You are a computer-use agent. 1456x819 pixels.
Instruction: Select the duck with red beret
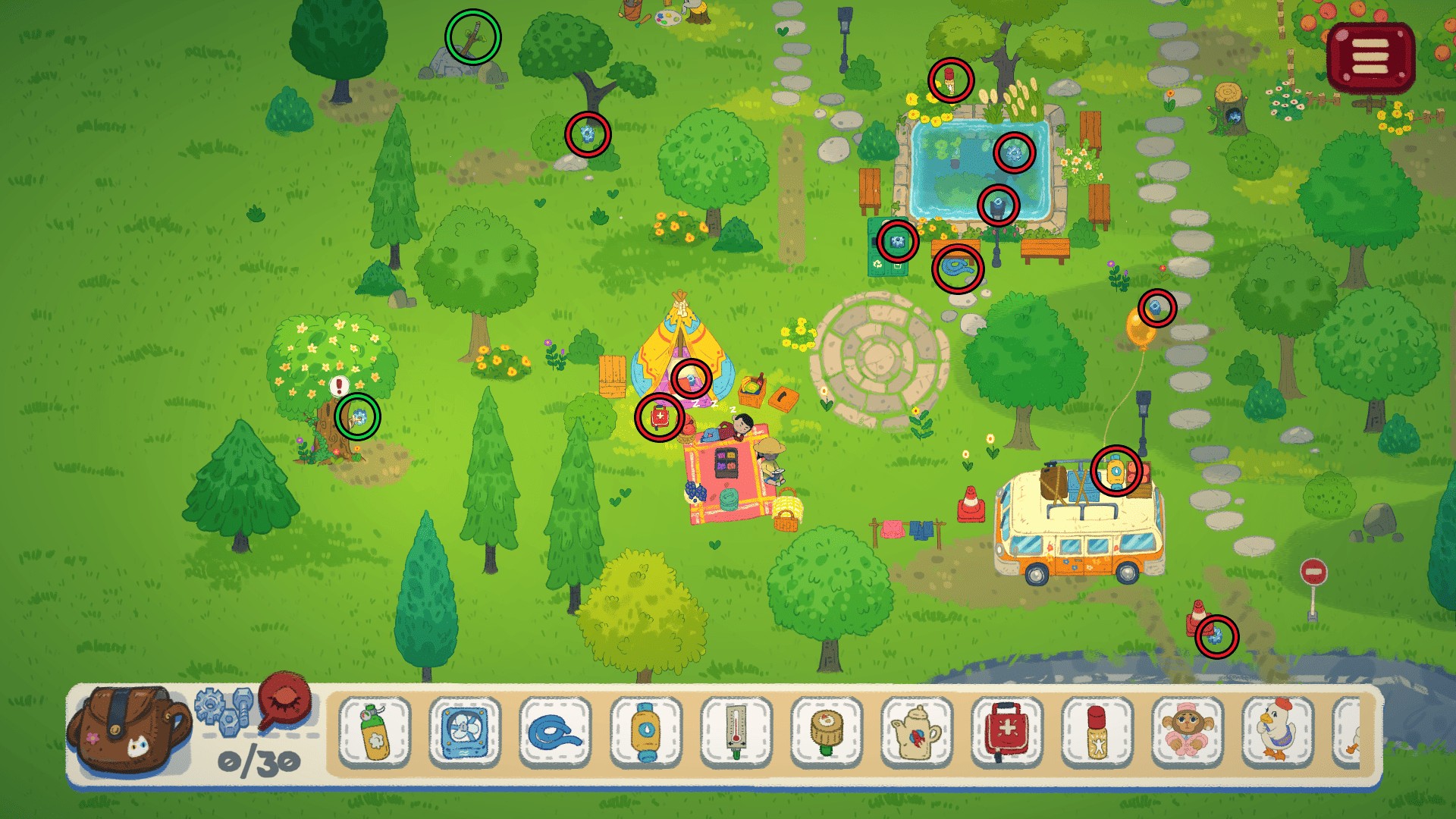click(x=1278, y=732)
